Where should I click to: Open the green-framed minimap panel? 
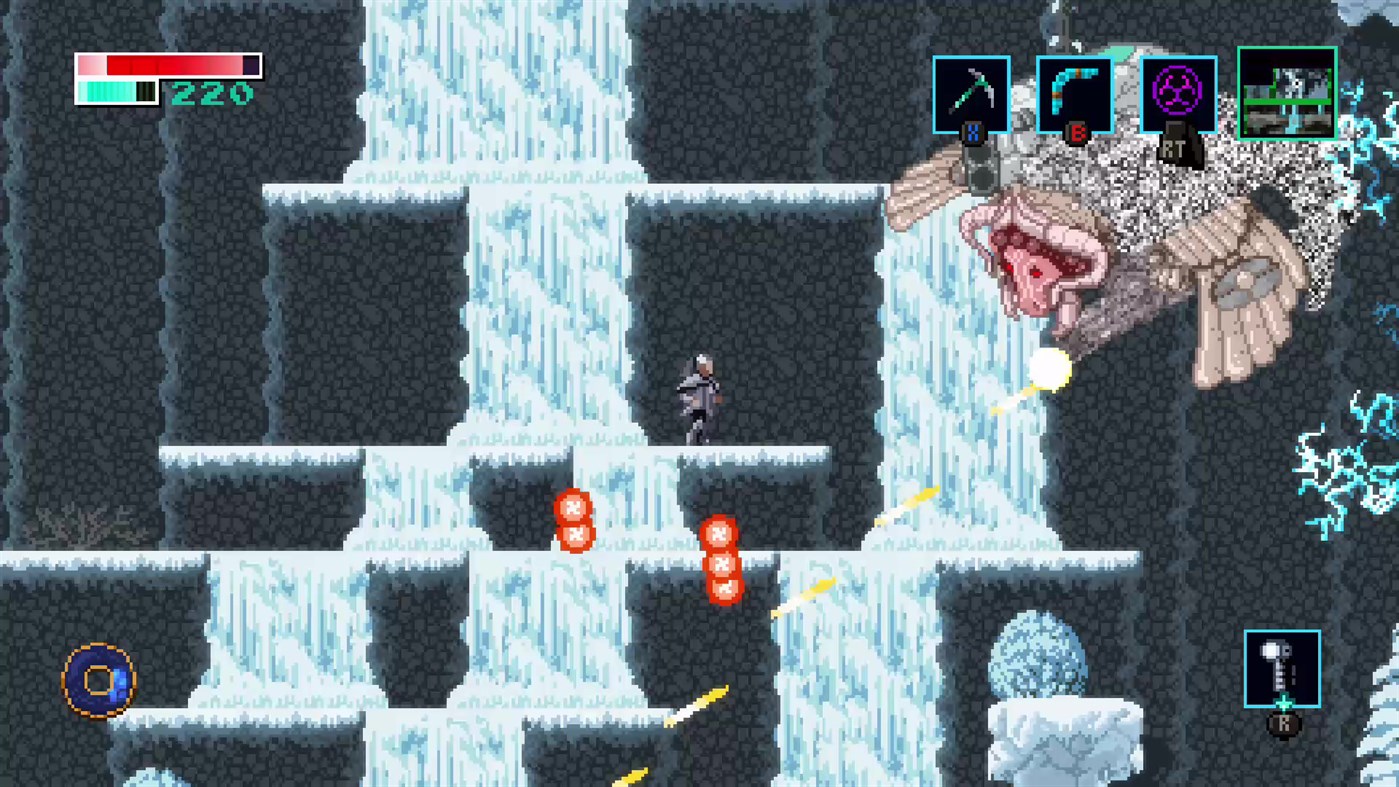[x=1286, y=92]
